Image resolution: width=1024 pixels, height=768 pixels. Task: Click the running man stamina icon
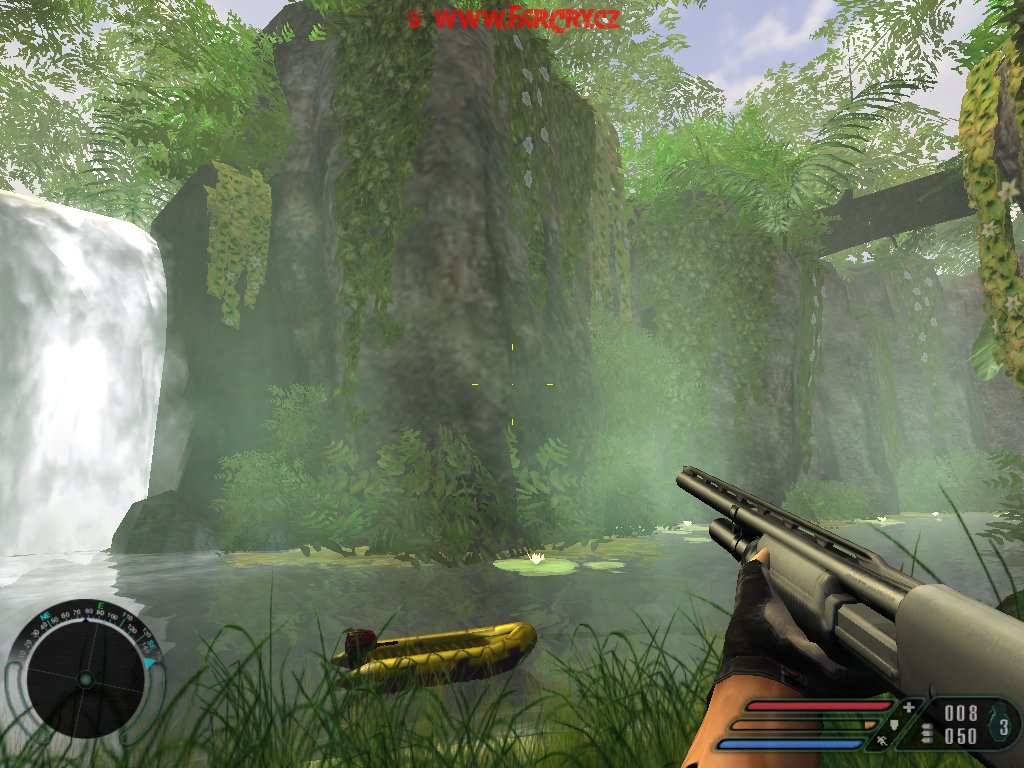(883, 743)
